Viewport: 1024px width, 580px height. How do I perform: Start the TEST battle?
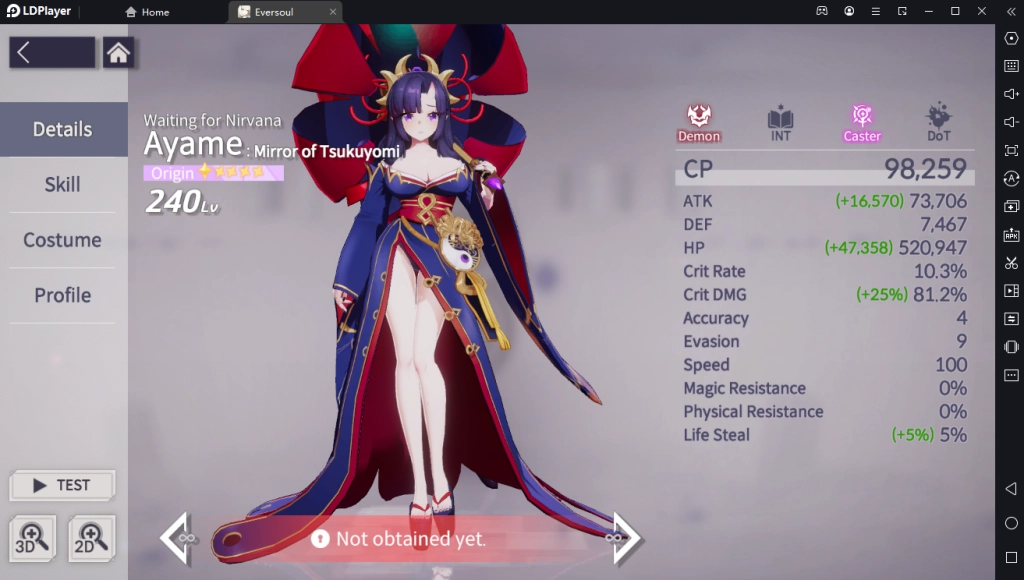click(x=62, y=485)
